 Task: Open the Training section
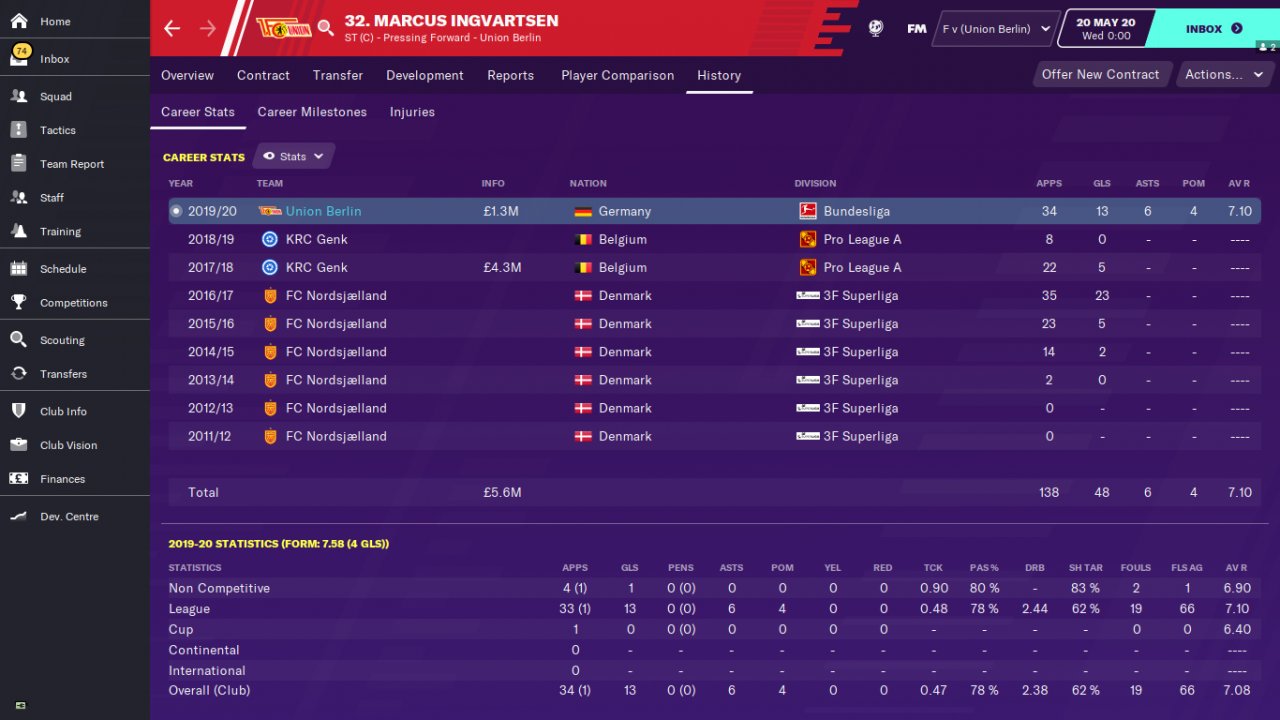pos(60,231)
